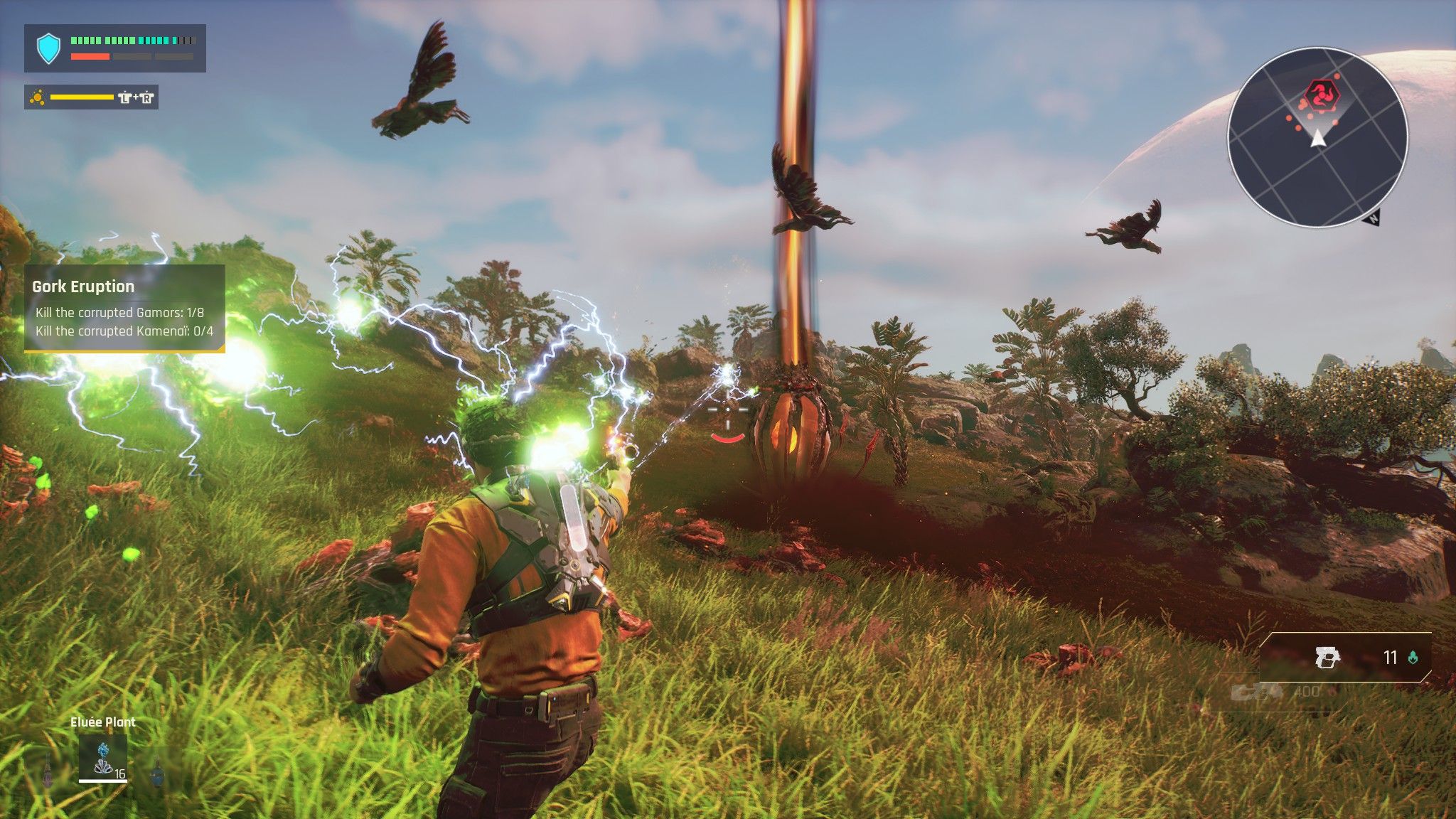The image size is (1456, 819).
Task: Click the blue shield icon
Action: (x=48, y=48)
